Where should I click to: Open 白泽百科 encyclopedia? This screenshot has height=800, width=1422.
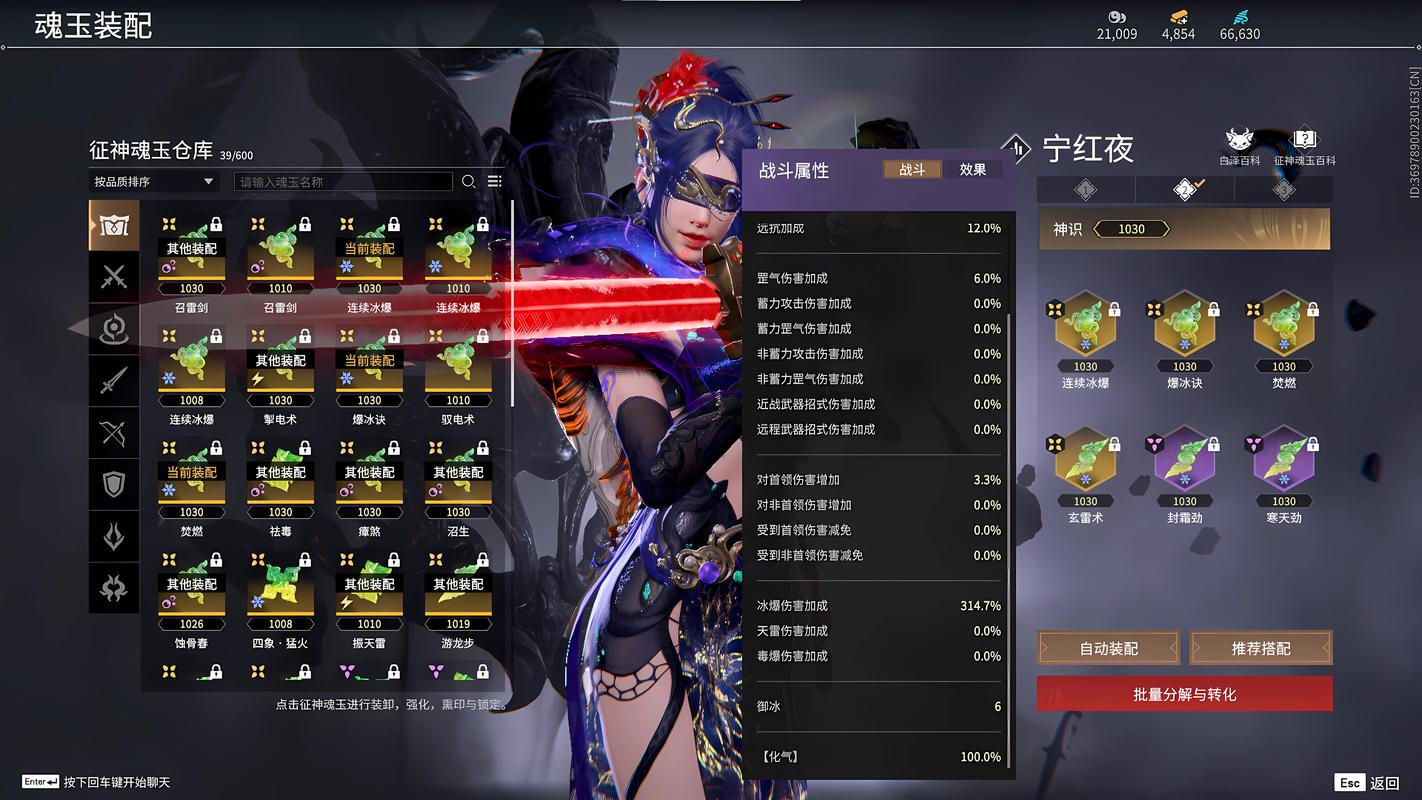(x=1240, y=146)
